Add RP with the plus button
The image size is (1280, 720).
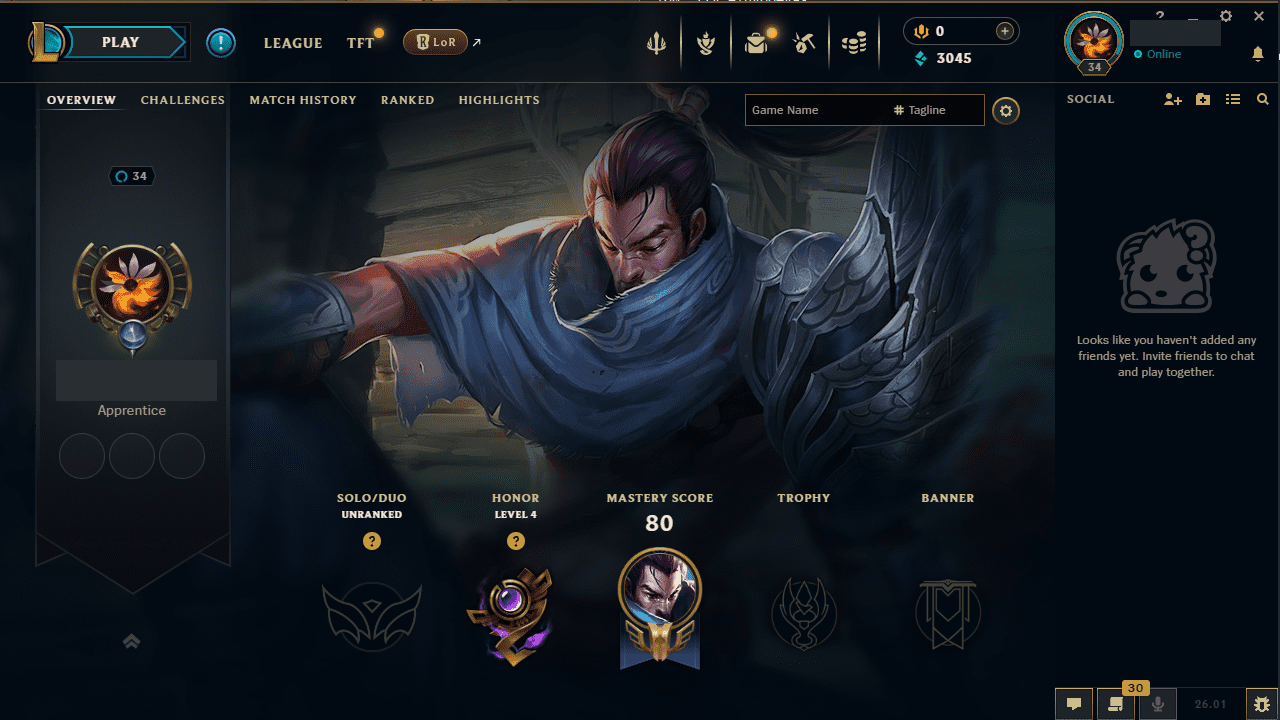coord(1003,31)
